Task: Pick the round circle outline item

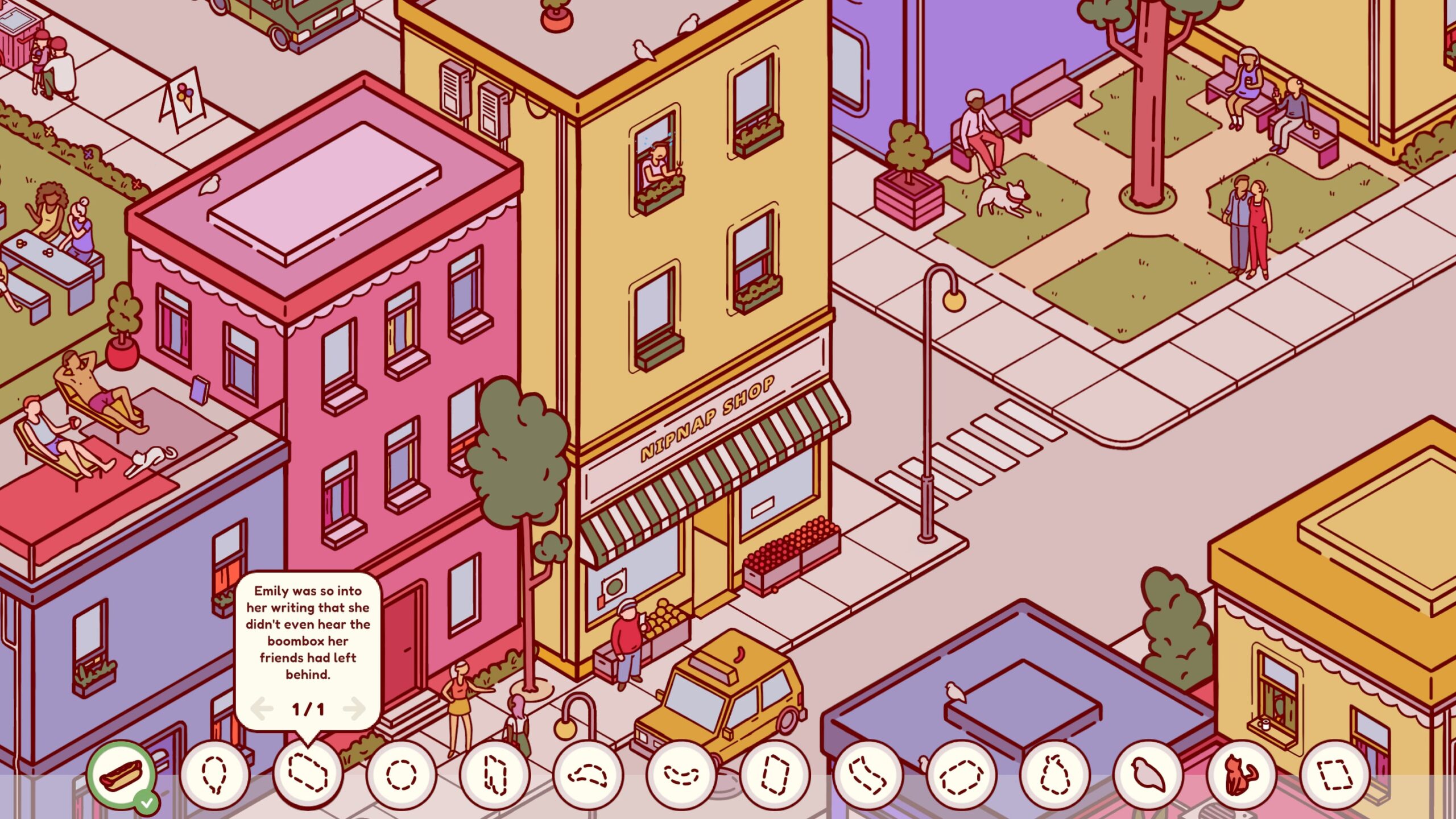Action: pos(401,775)
